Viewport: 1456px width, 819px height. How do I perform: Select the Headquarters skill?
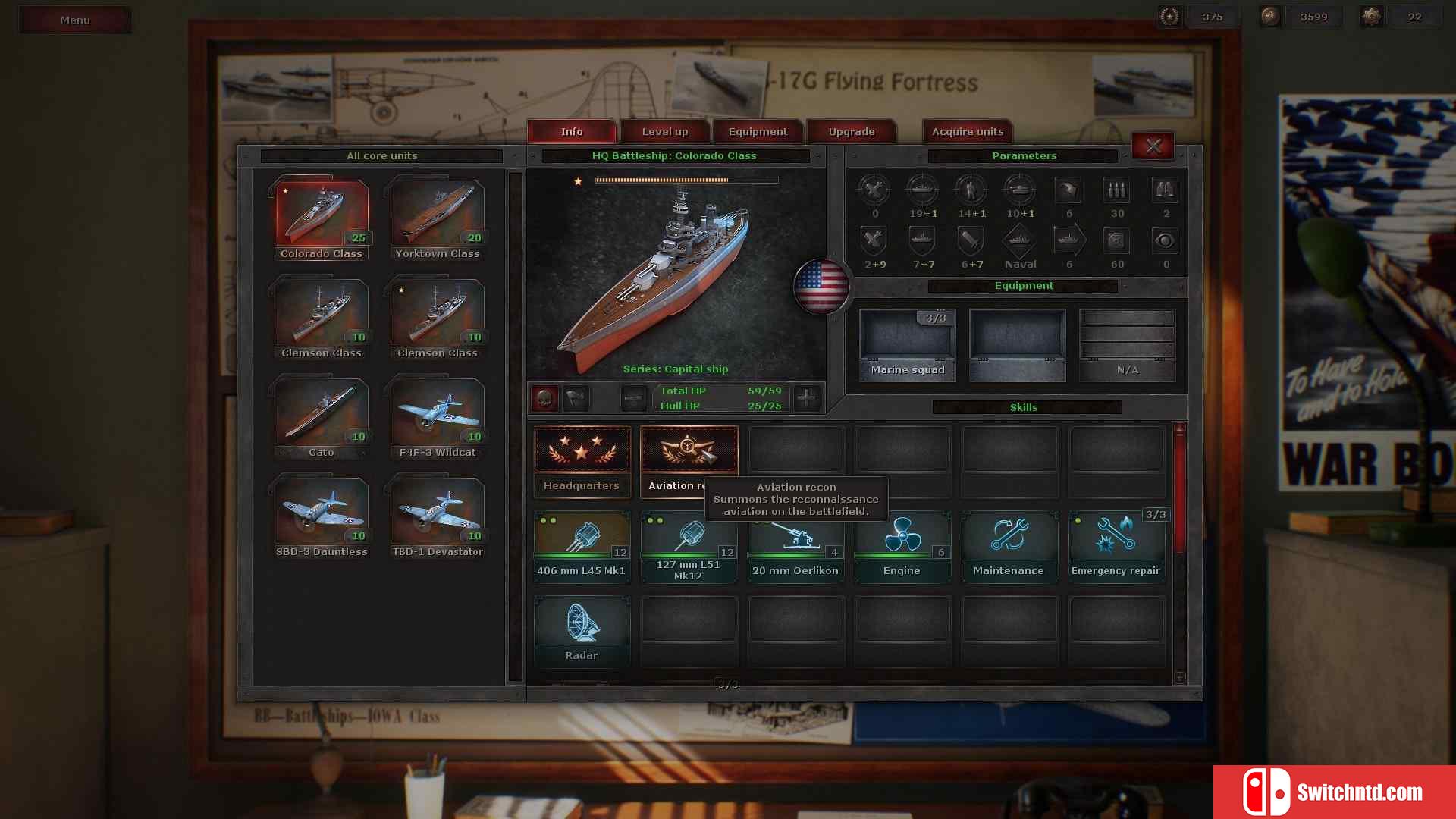point(582,461)
